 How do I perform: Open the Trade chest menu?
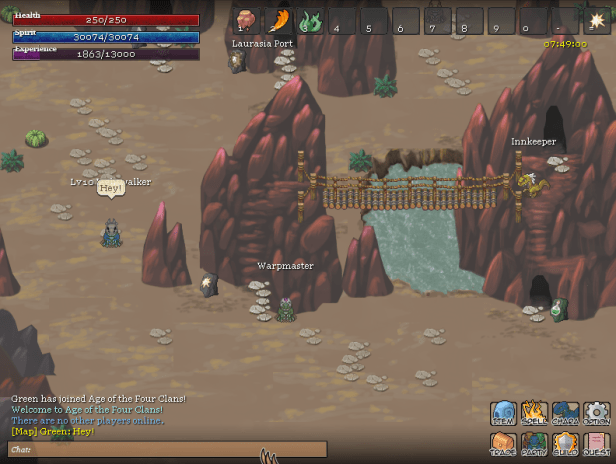click(504, 443)
